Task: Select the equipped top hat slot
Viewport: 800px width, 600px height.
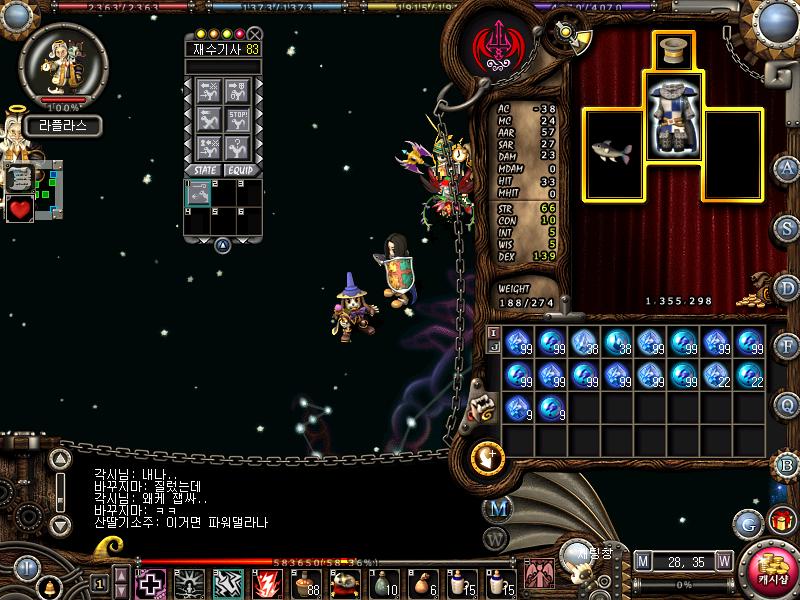Action: coord(672,50)
